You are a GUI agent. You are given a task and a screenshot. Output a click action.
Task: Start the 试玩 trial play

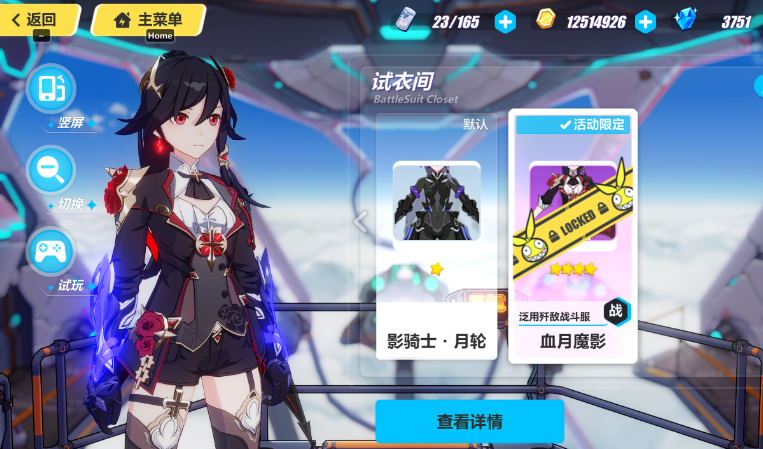coord(51,251)
